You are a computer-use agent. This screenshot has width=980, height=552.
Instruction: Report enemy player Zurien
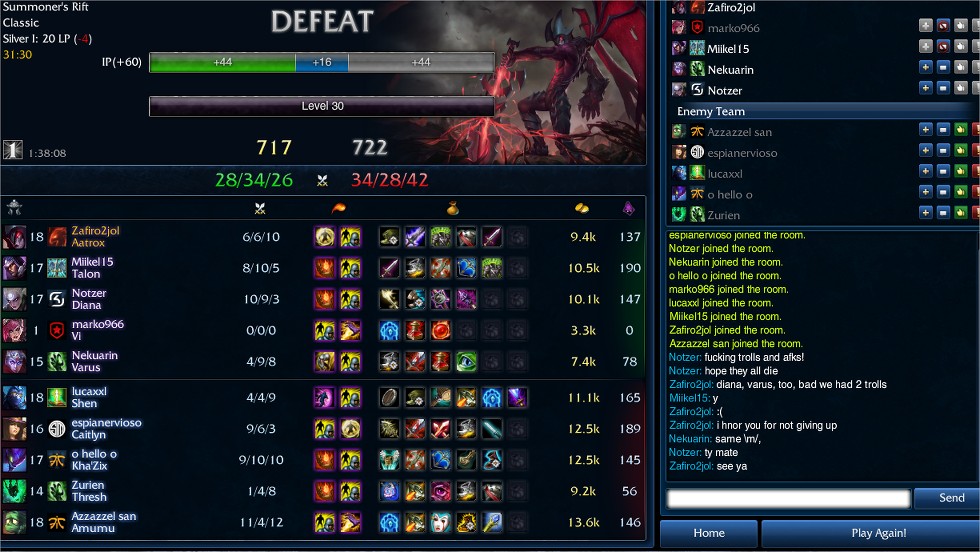[x=976, y=213]
